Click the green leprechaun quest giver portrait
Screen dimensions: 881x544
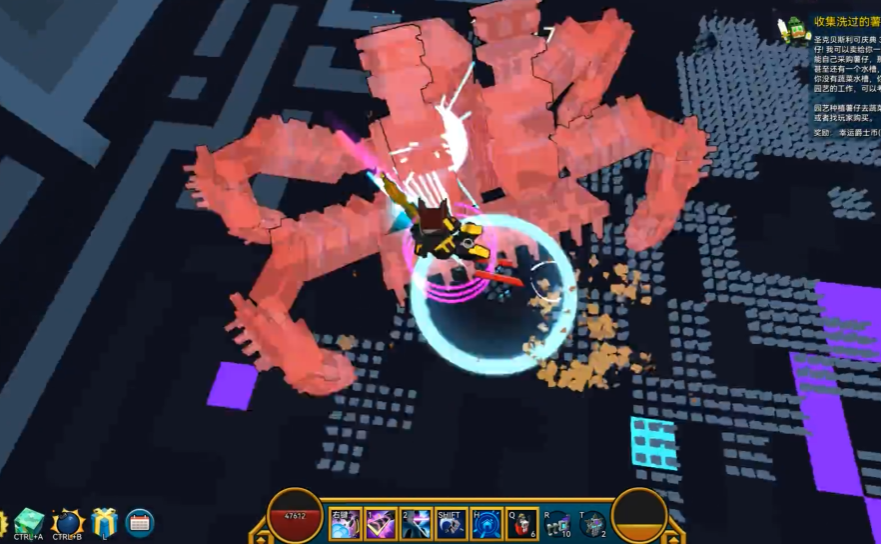pos(795,29)
